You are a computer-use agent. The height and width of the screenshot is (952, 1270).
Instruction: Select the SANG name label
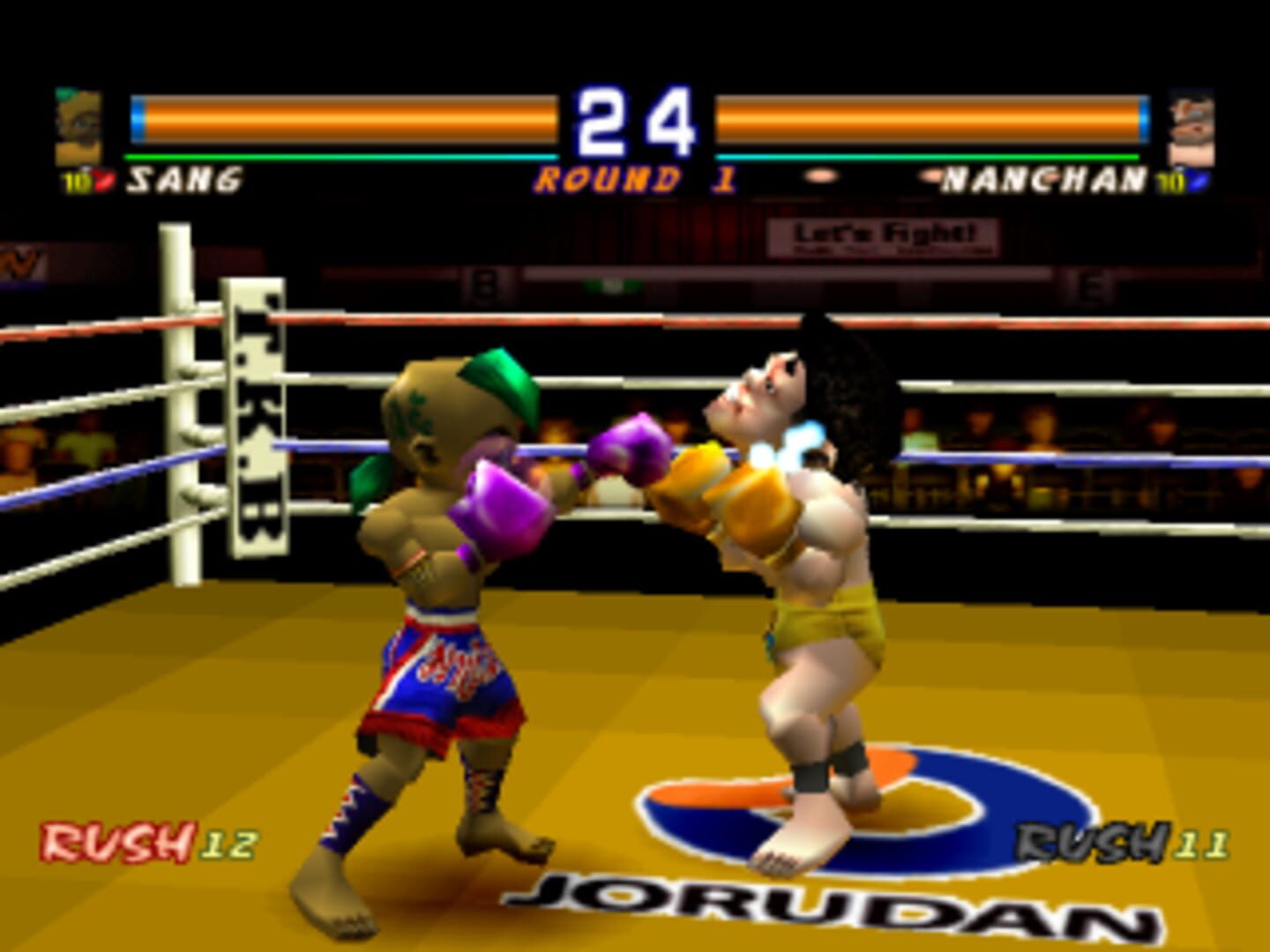[x=185, y=178]
